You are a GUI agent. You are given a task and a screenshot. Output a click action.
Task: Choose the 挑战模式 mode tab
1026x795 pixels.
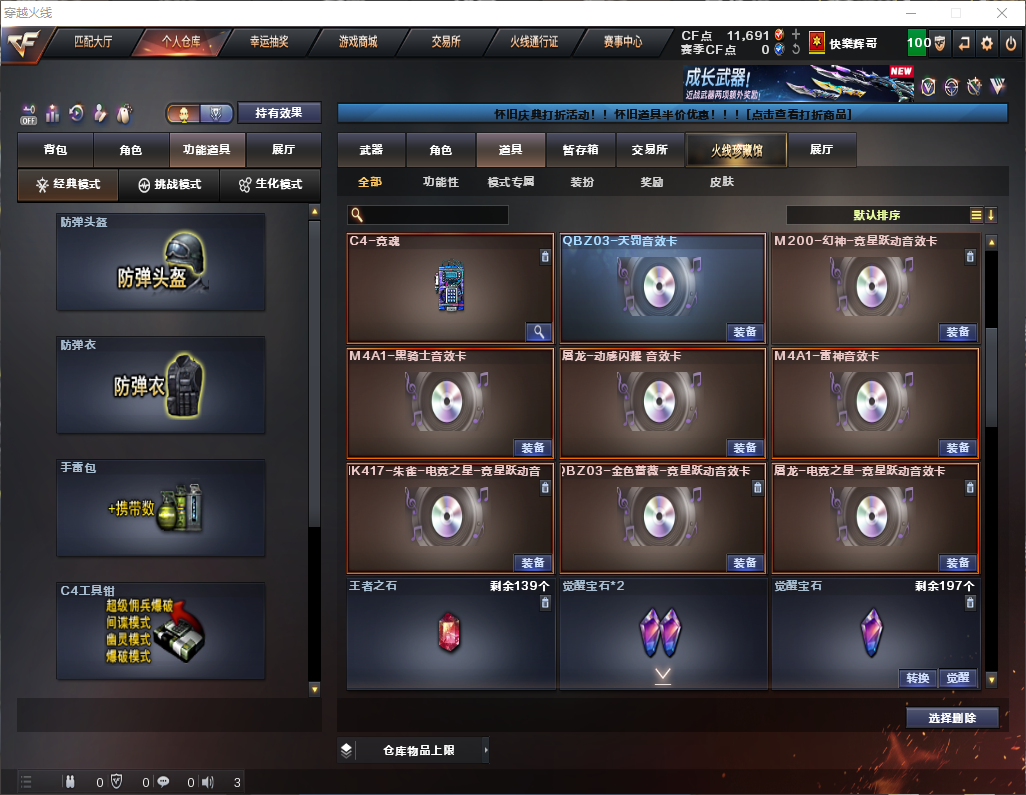click(x=170, y=185)
